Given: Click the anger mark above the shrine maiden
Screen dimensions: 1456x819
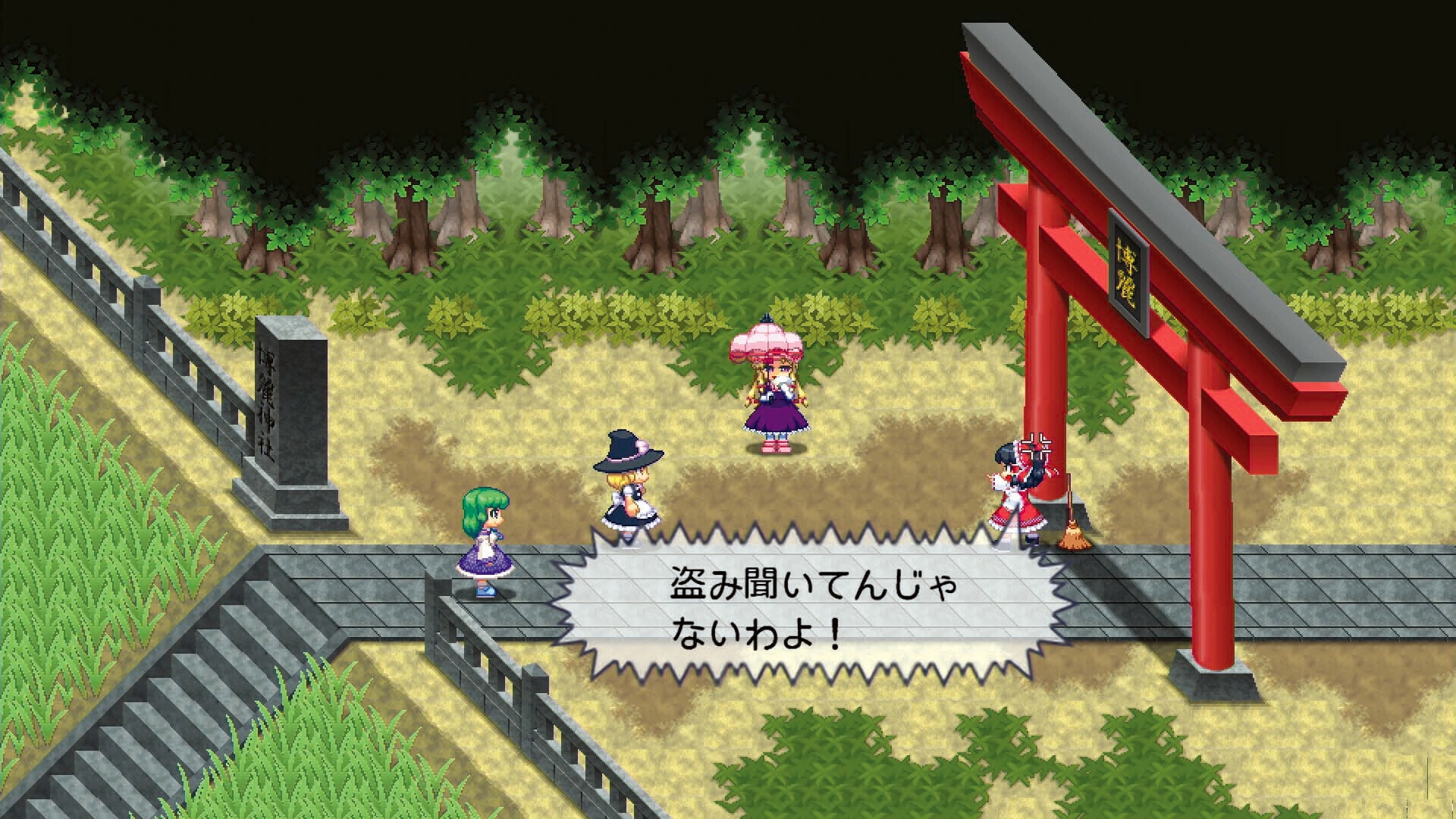Looking at the screenshot, I should pos(1036,446).
